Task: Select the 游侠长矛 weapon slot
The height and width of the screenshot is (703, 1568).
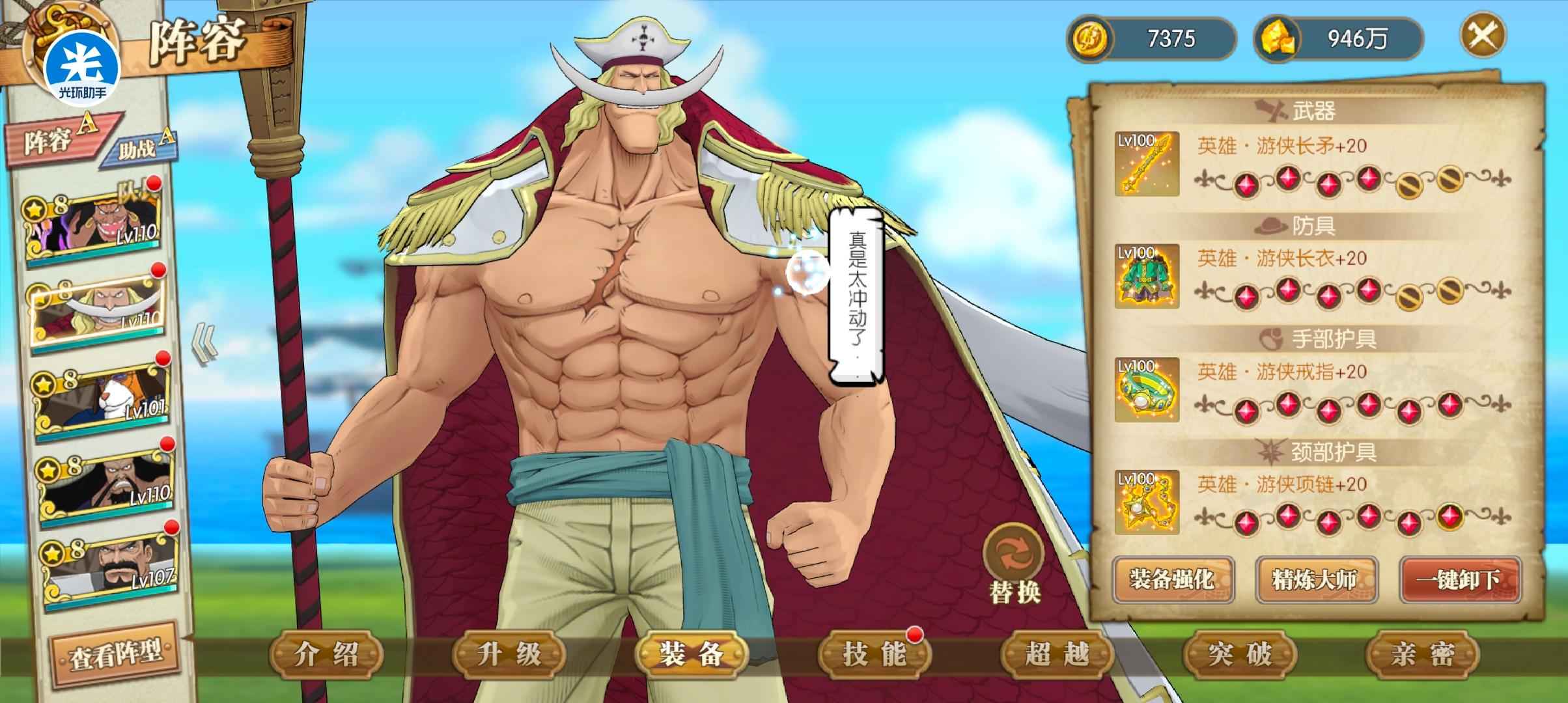Action: 1147,164
